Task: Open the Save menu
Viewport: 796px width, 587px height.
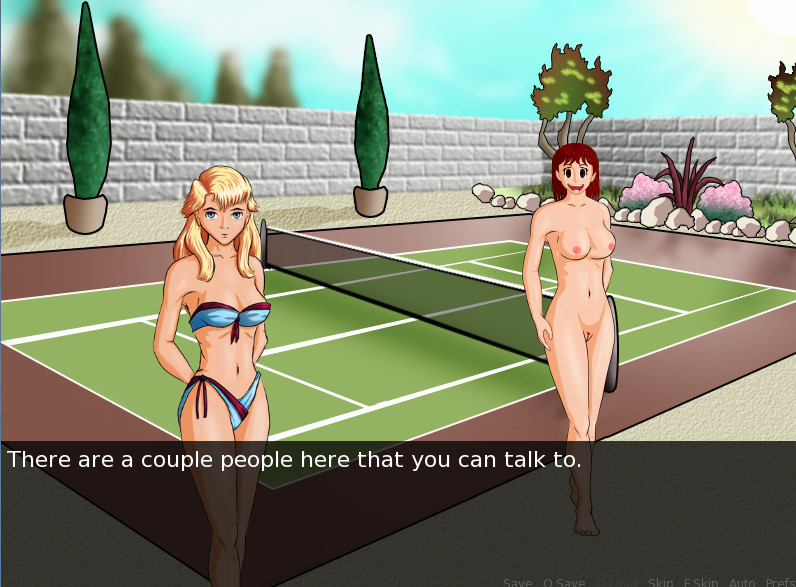Action: 518,582
